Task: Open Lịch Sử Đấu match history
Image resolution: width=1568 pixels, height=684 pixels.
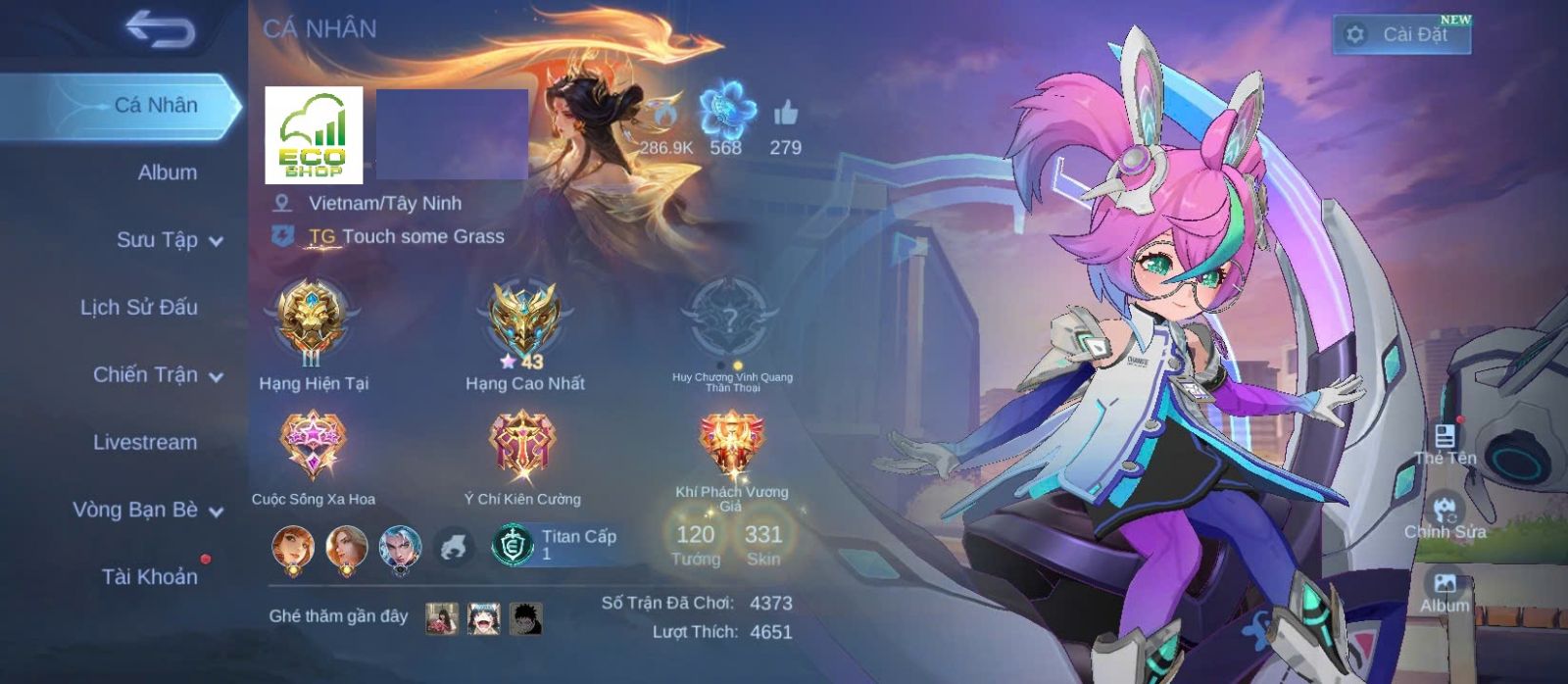Action: [139, 308]
